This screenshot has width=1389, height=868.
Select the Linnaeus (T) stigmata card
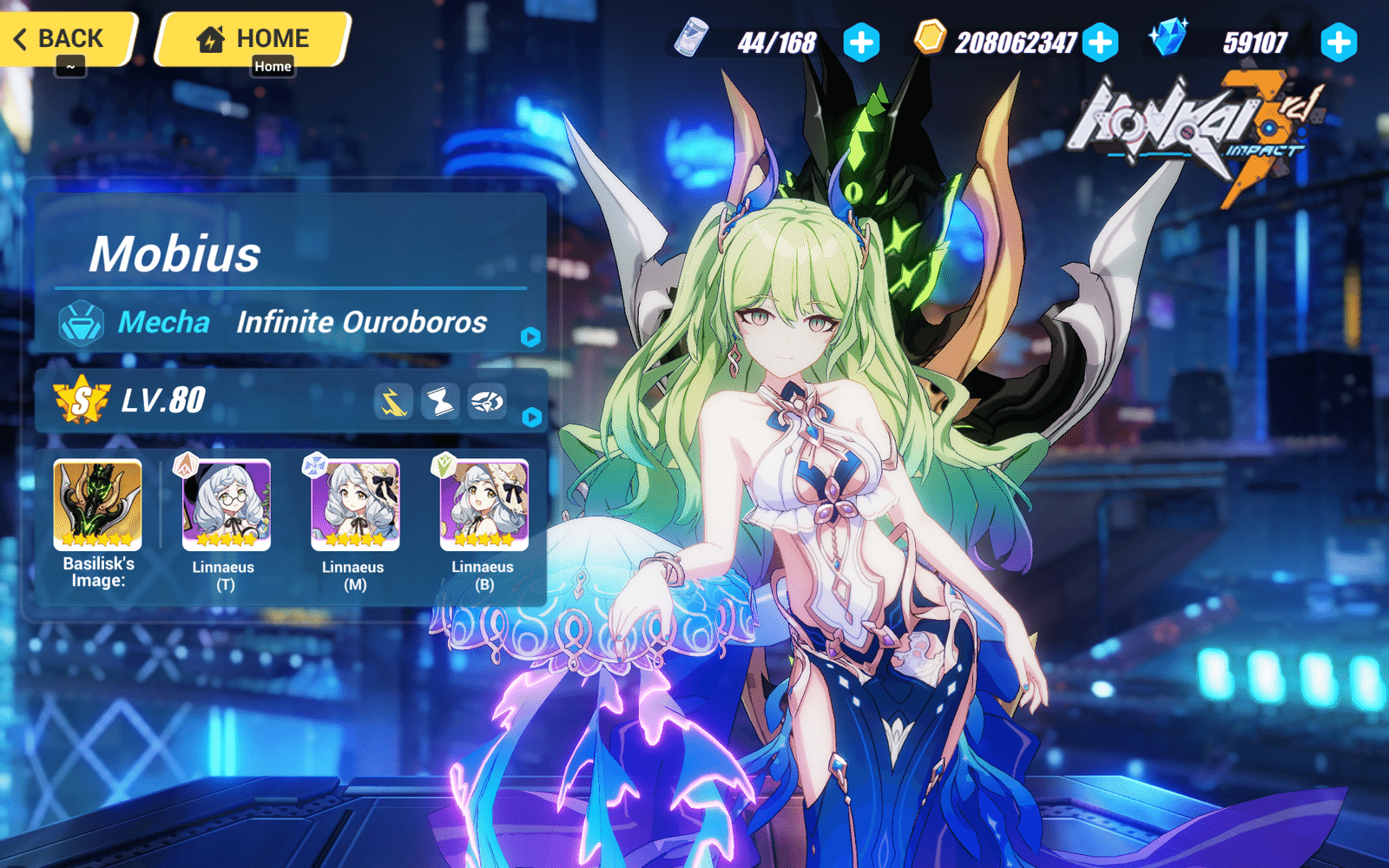226,506
